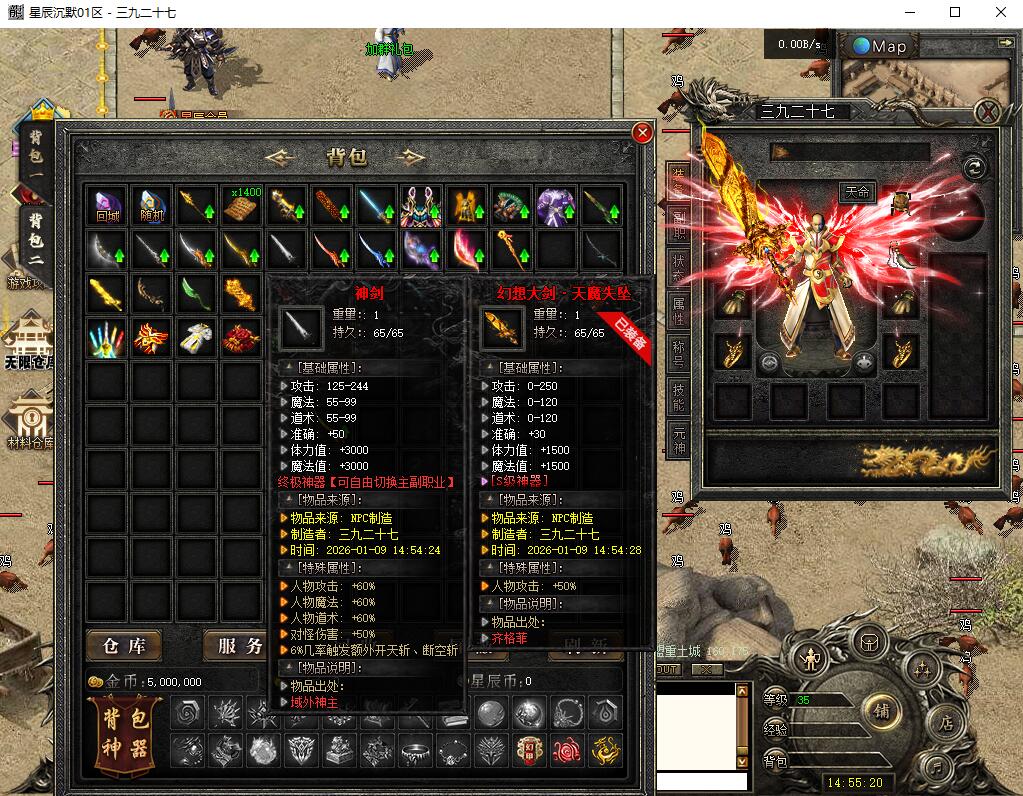Image resolution: width=1023 pixels, height=796 pixels.
Task: Select the white robe armor item
Action: 196,338
